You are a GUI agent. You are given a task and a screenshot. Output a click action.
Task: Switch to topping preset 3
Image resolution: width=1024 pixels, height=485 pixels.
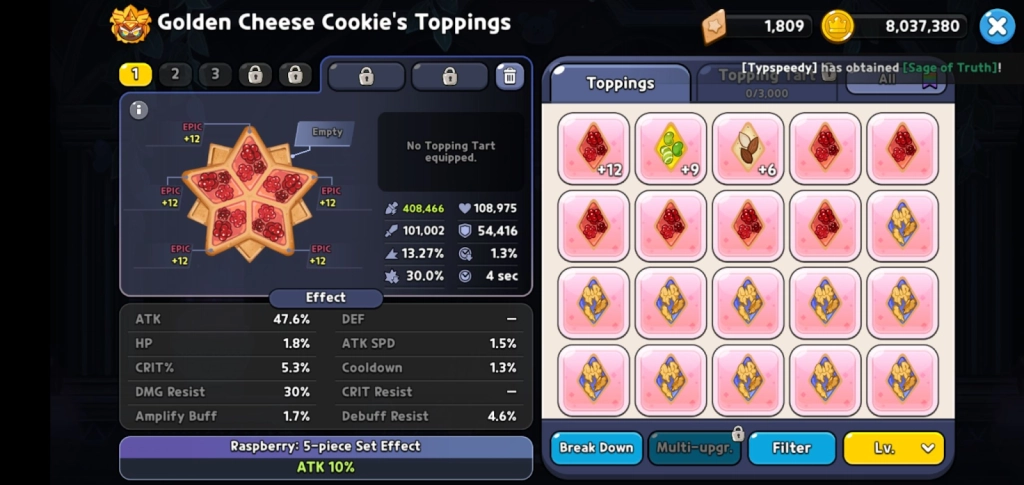coord(215,75)
